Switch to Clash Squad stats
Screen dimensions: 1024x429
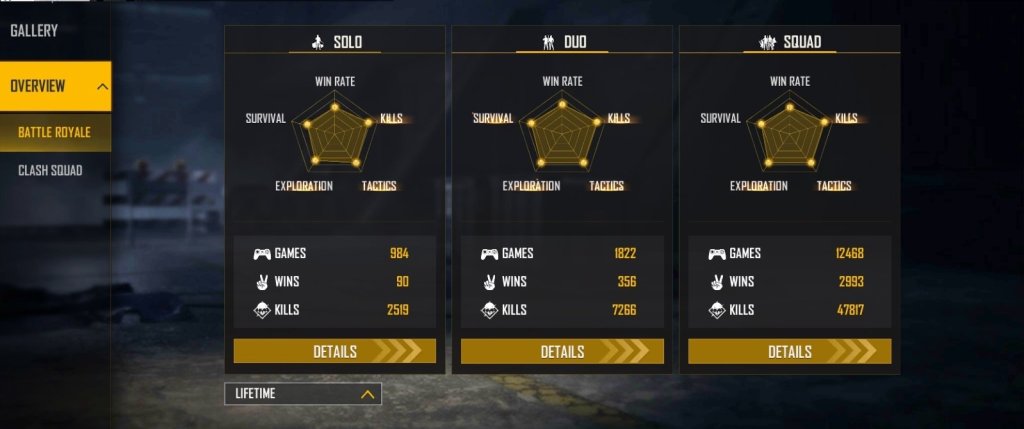point(51,171)
